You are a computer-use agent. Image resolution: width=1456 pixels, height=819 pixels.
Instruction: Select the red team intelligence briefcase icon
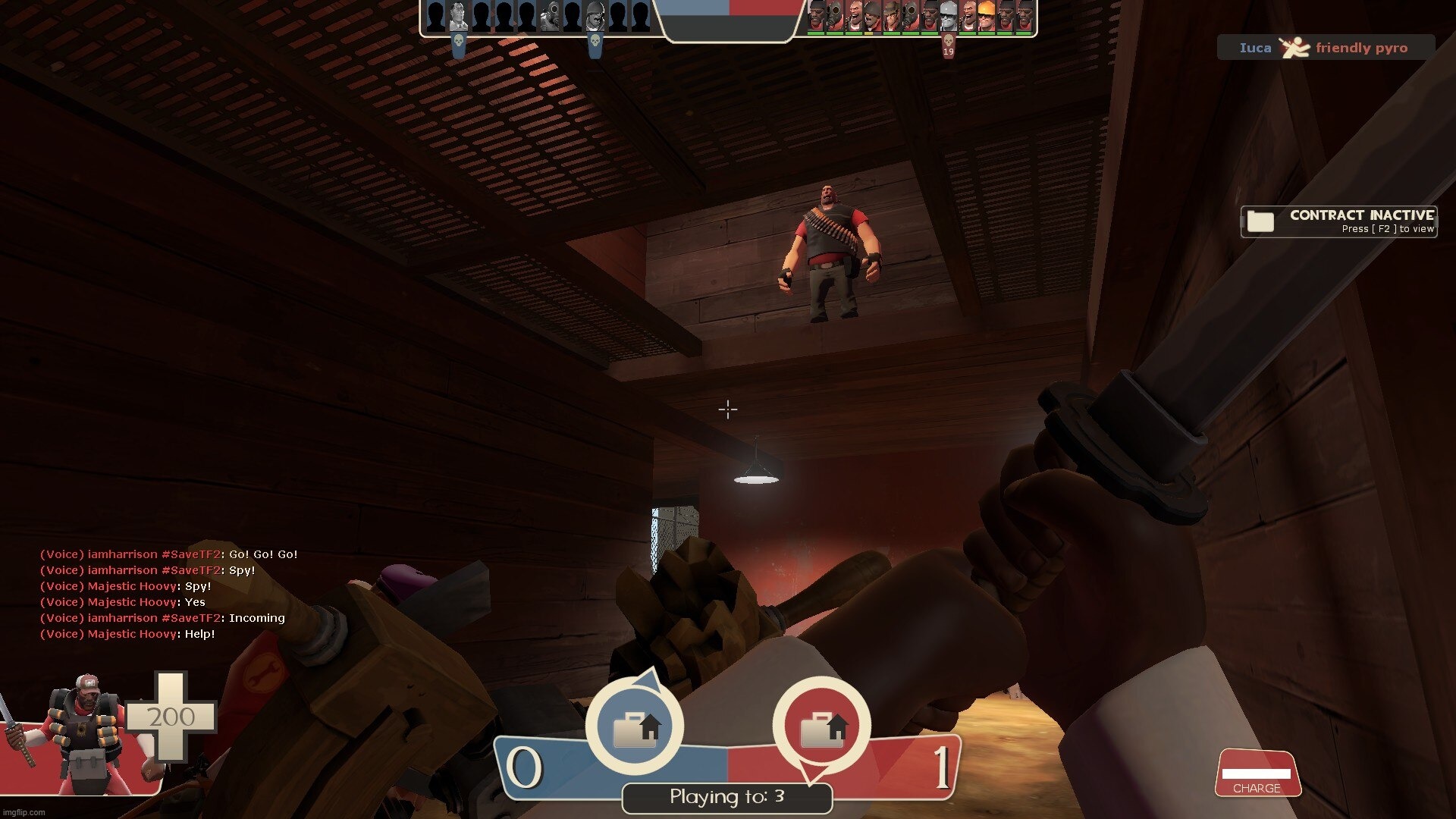(821, 726)
